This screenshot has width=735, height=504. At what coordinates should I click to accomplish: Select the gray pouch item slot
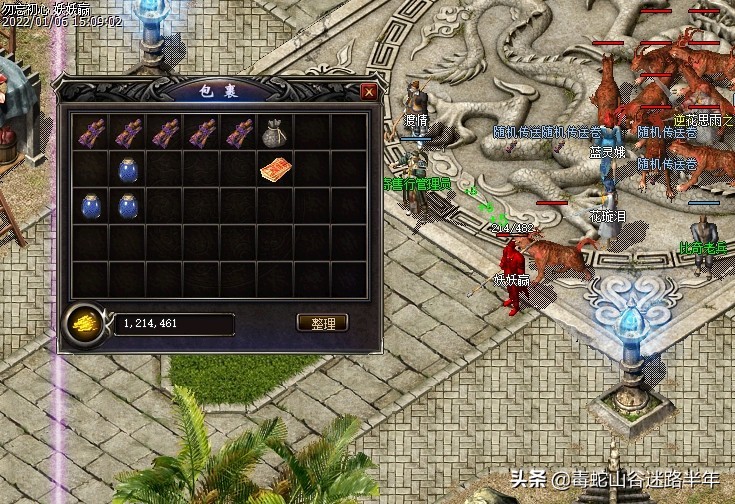274,132
